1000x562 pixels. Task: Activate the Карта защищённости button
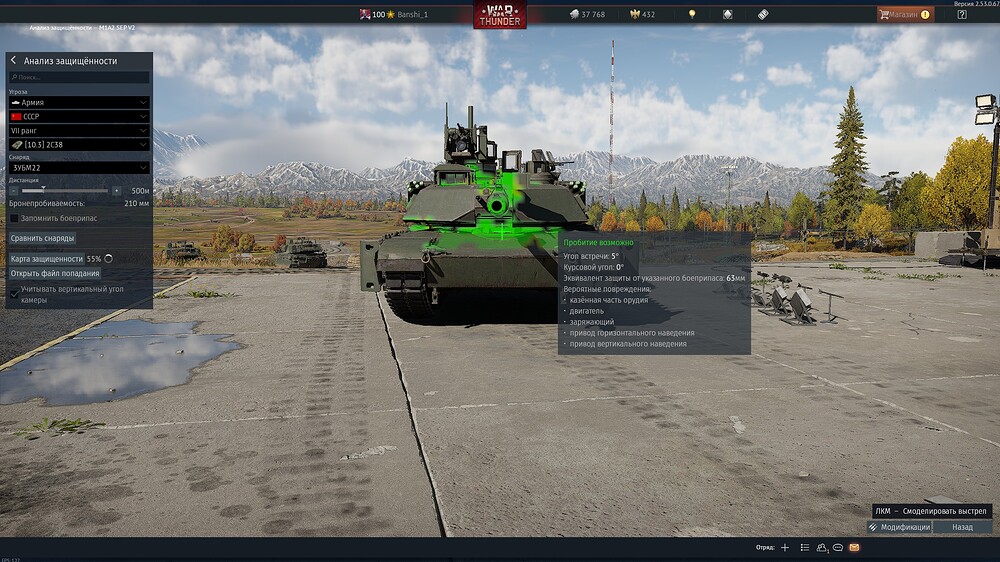tap(46, 258)
